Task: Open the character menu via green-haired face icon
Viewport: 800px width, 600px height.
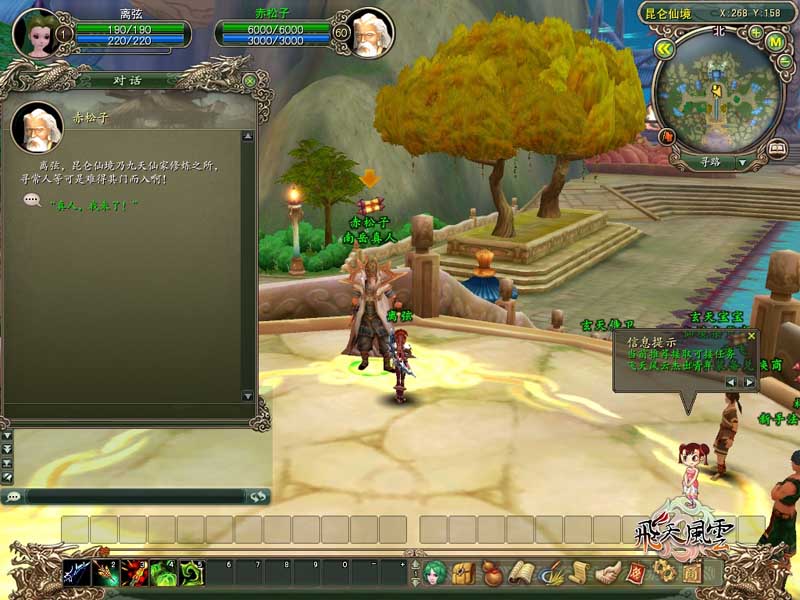Action: (434, 573)
